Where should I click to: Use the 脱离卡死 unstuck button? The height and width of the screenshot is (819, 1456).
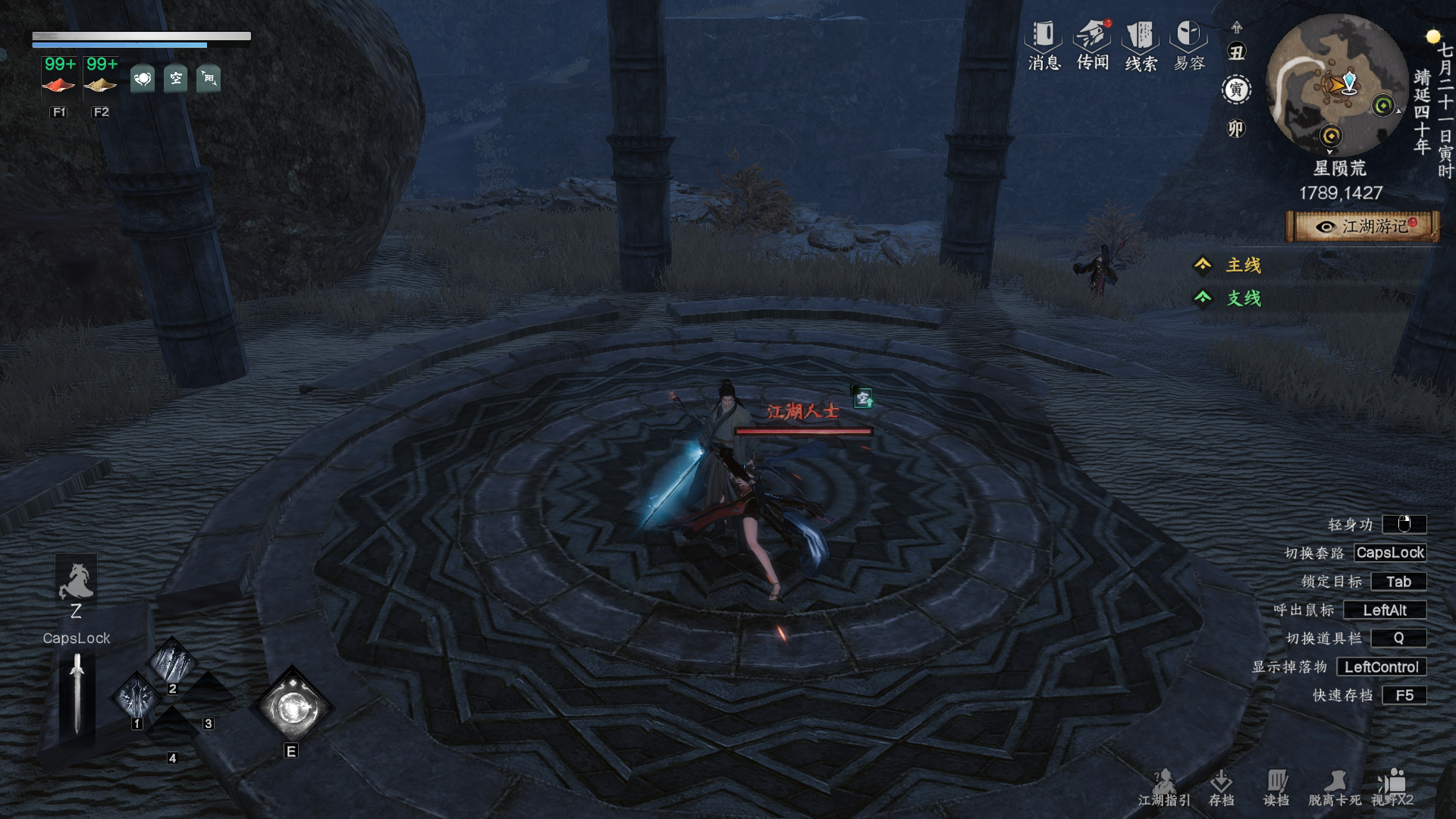(x=1335, y=787)
